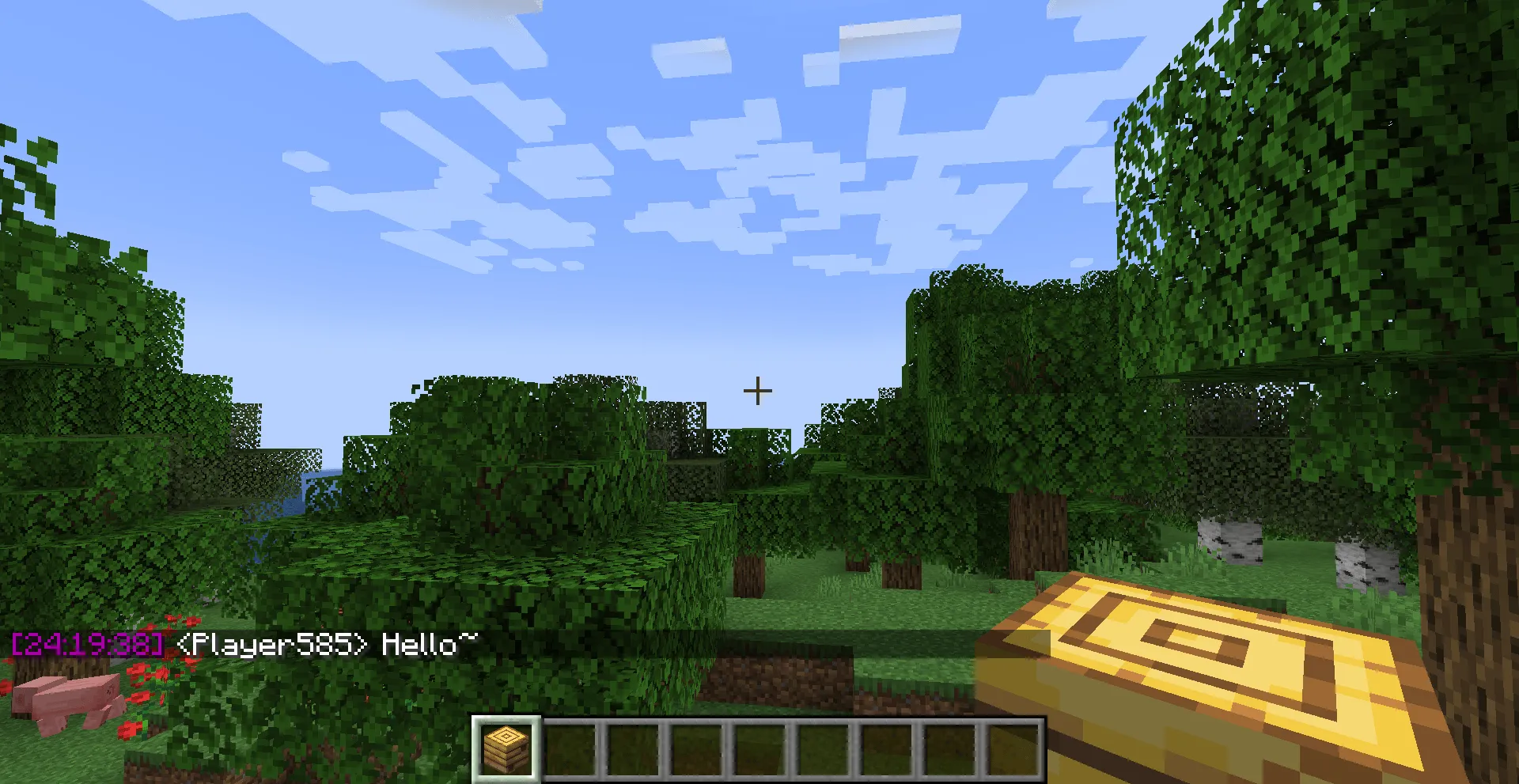Click the crosshair at screen center
Screen dimensions: 1519x784
758,389
